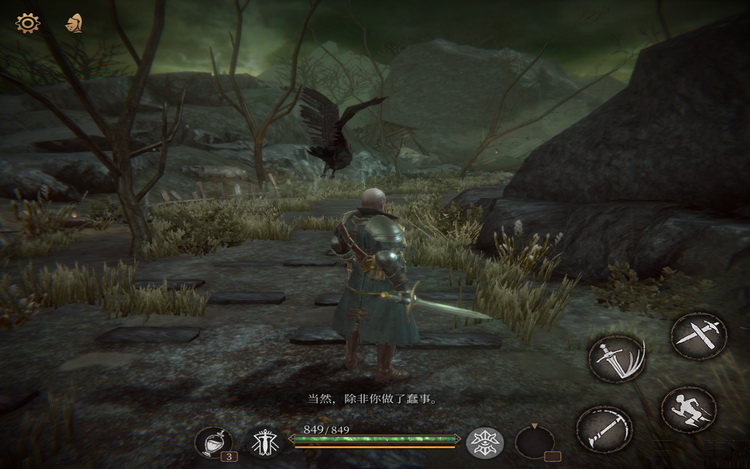The image size is (750, 469).
Task: Activate the eye sigil ability
Action: (x=487, y=441)
